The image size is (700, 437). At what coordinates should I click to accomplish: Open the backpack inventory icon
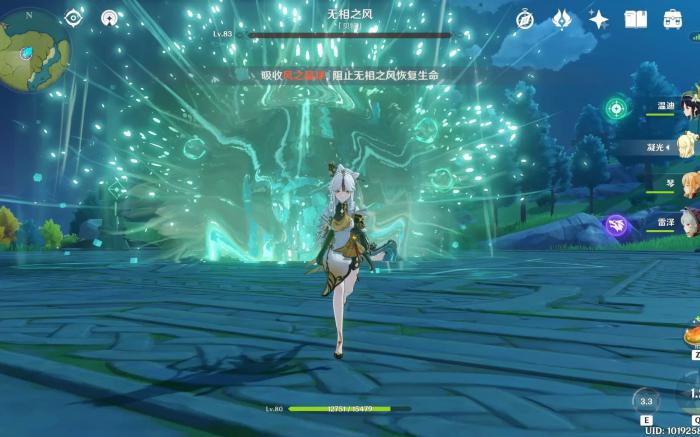click(x=672, y=19)
